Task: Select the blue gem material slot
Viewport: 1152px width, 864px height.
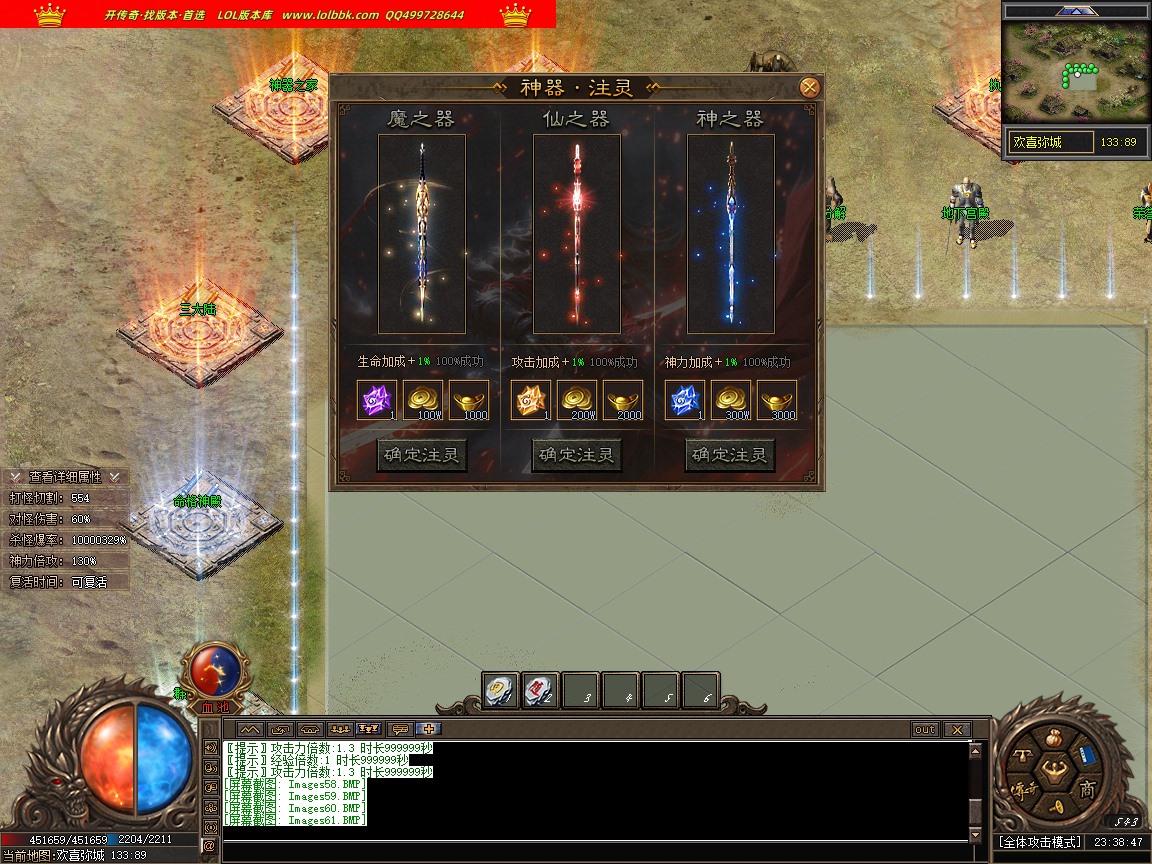Action: coord(685,400)
